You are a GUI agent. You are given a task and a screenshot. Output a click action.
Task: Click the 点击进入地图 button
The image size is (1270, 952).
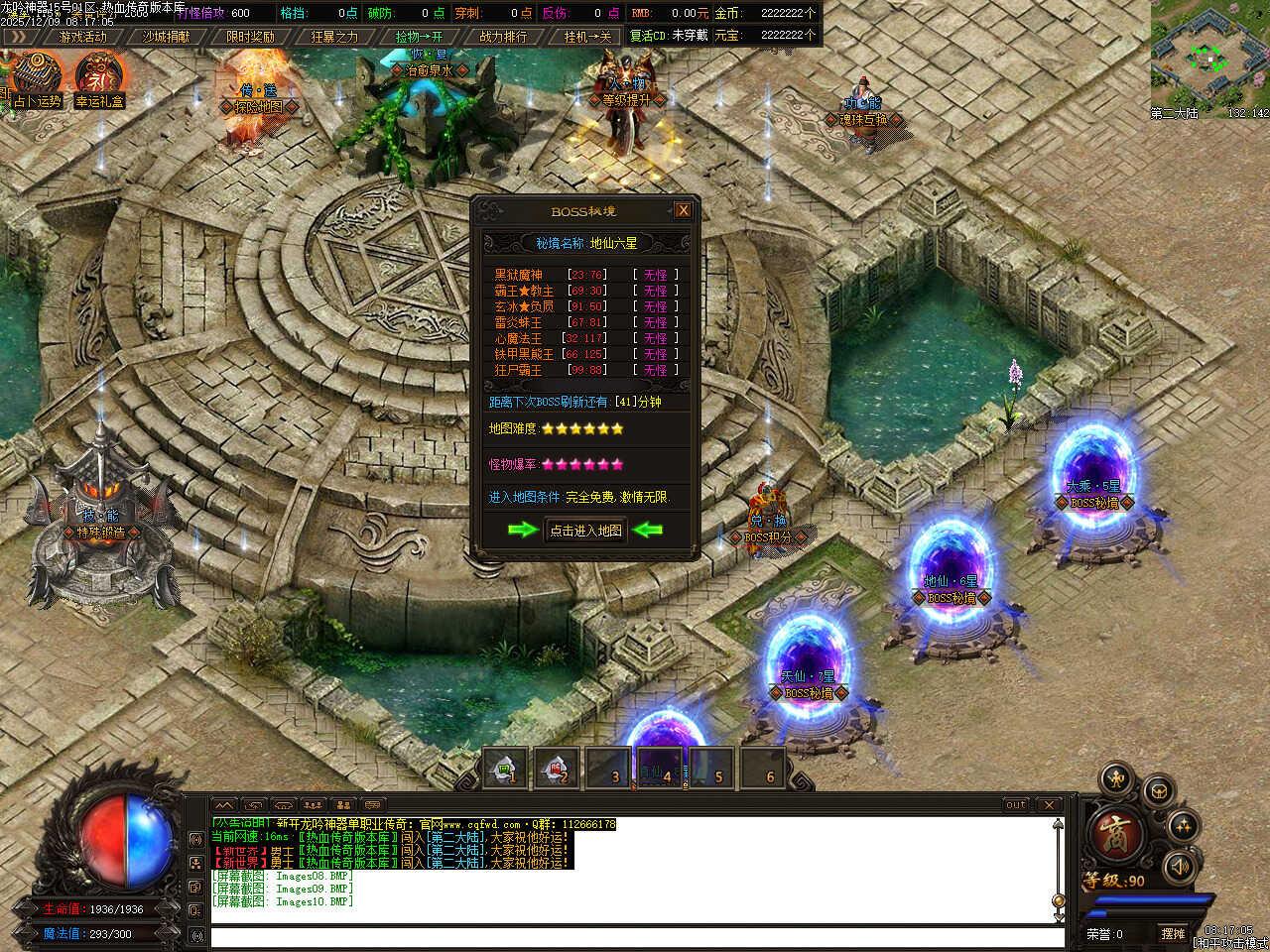[x=586, y=531]
